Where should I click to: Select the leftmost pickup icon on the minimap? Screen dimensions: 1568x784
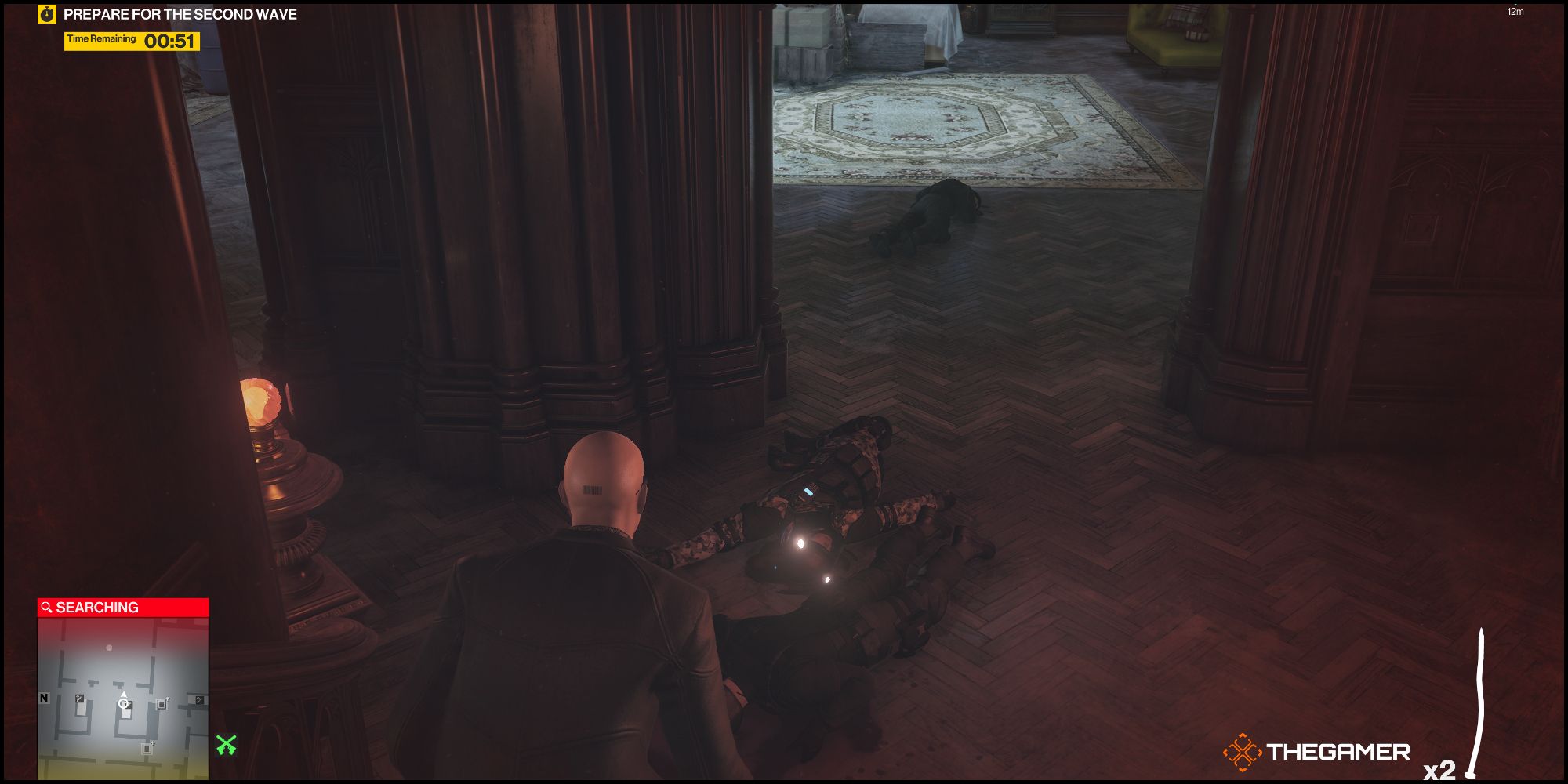click(79, 699)
